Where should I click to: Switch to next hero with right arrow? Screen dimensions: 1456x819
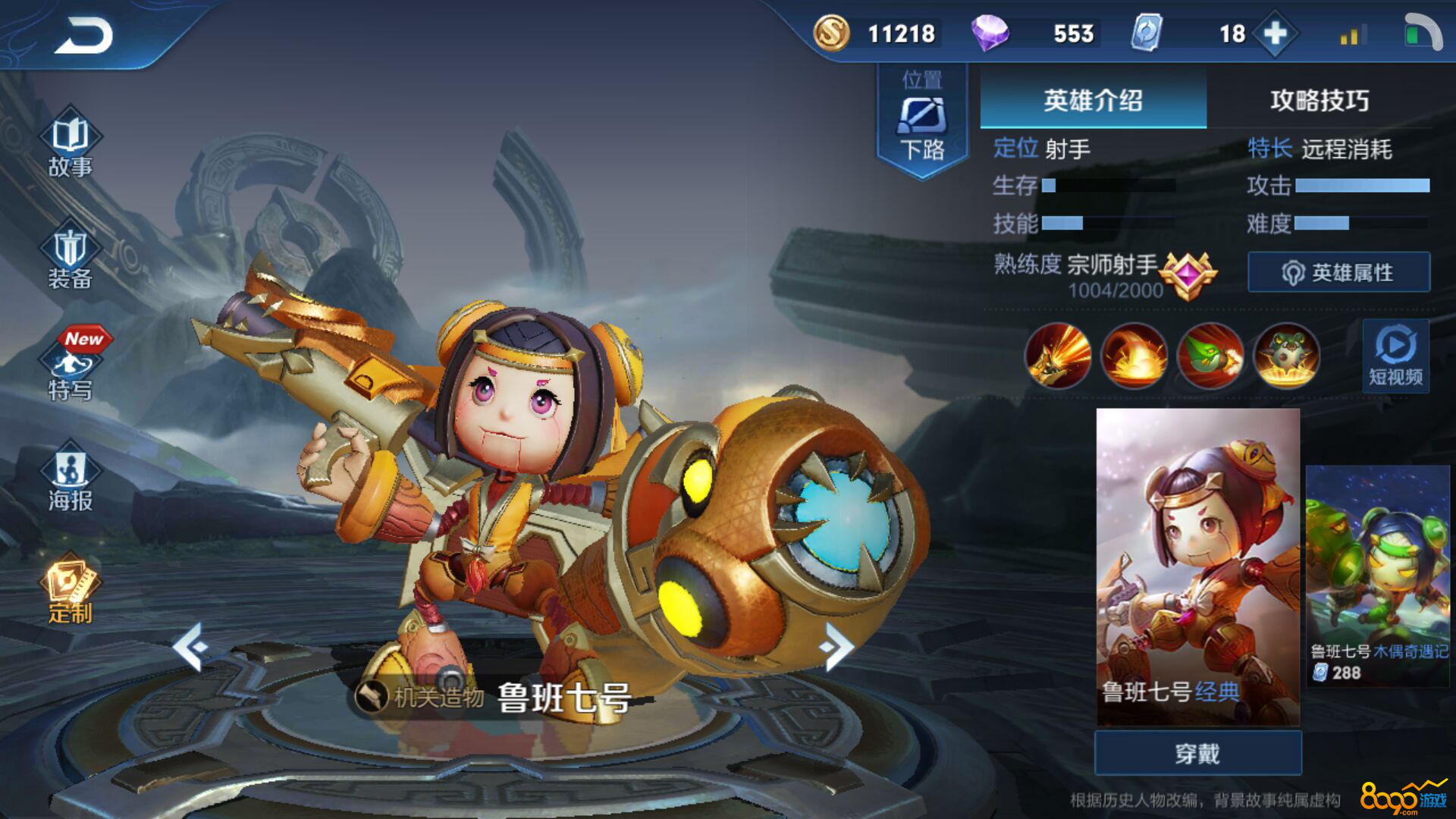click(837, 646)
